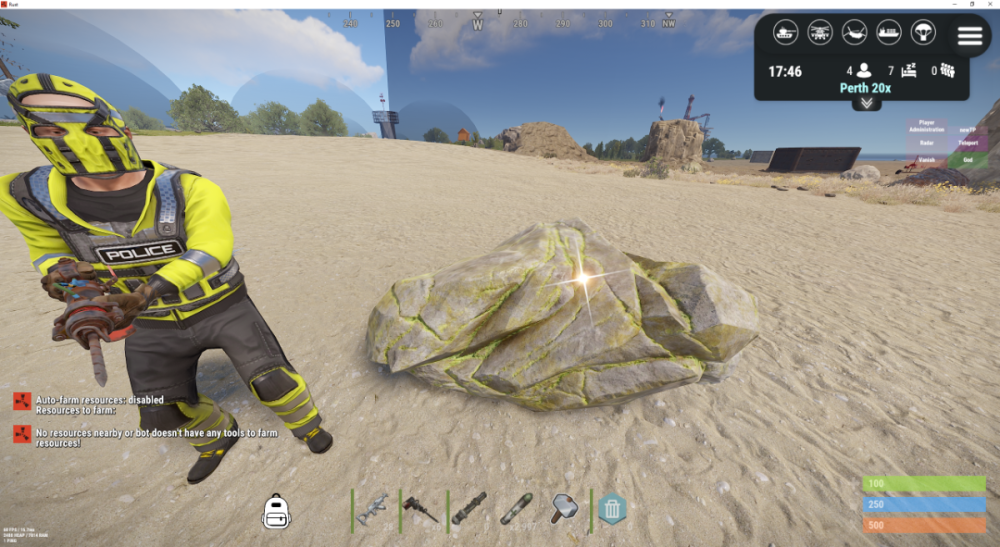The width and height of the screenshot is (1000, 547).
Task: Click the parachute airdrop event icon
Action: [921, 33]
